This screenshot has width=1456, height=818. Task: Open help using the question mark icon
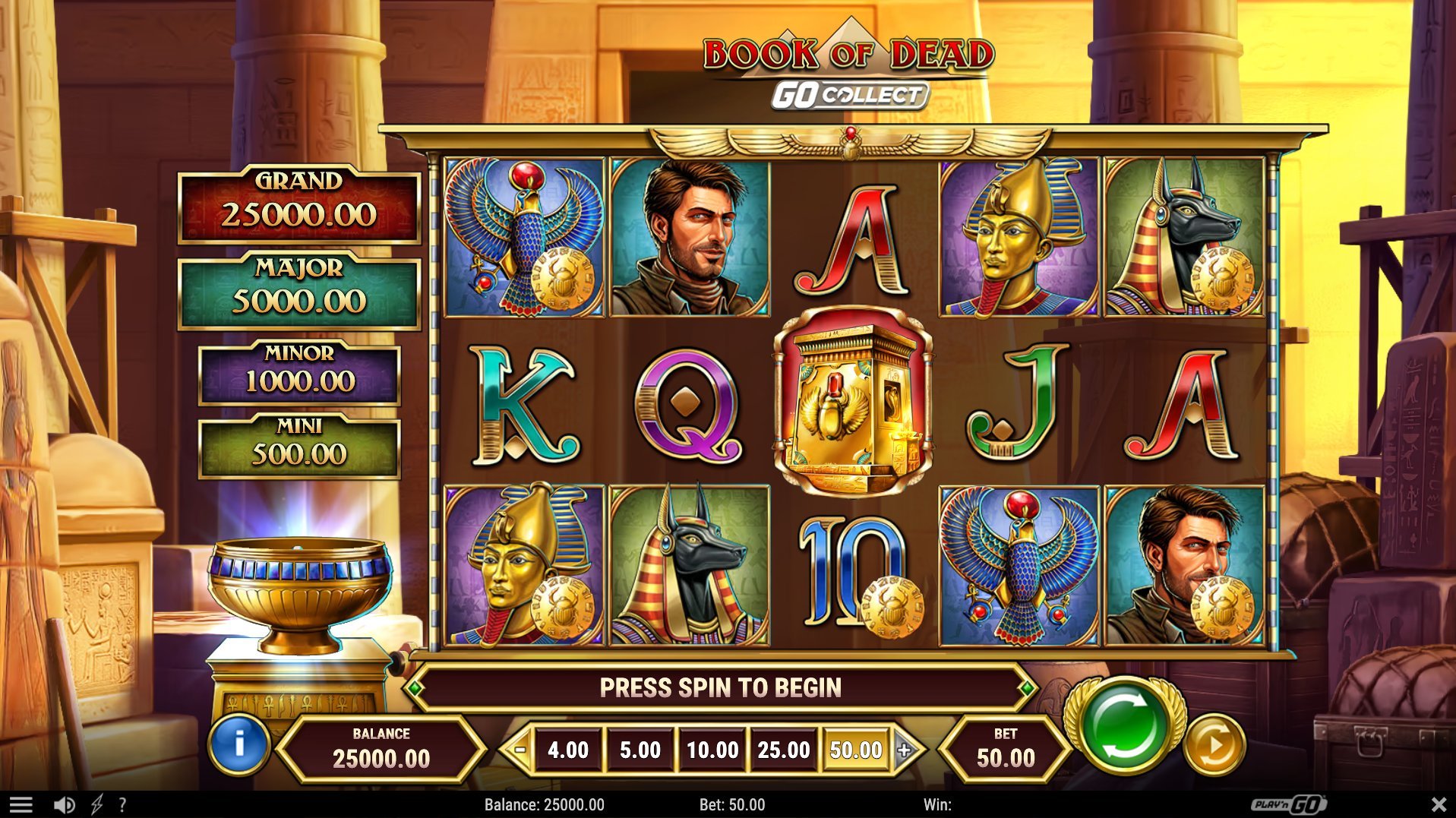(x=123, y=804)
